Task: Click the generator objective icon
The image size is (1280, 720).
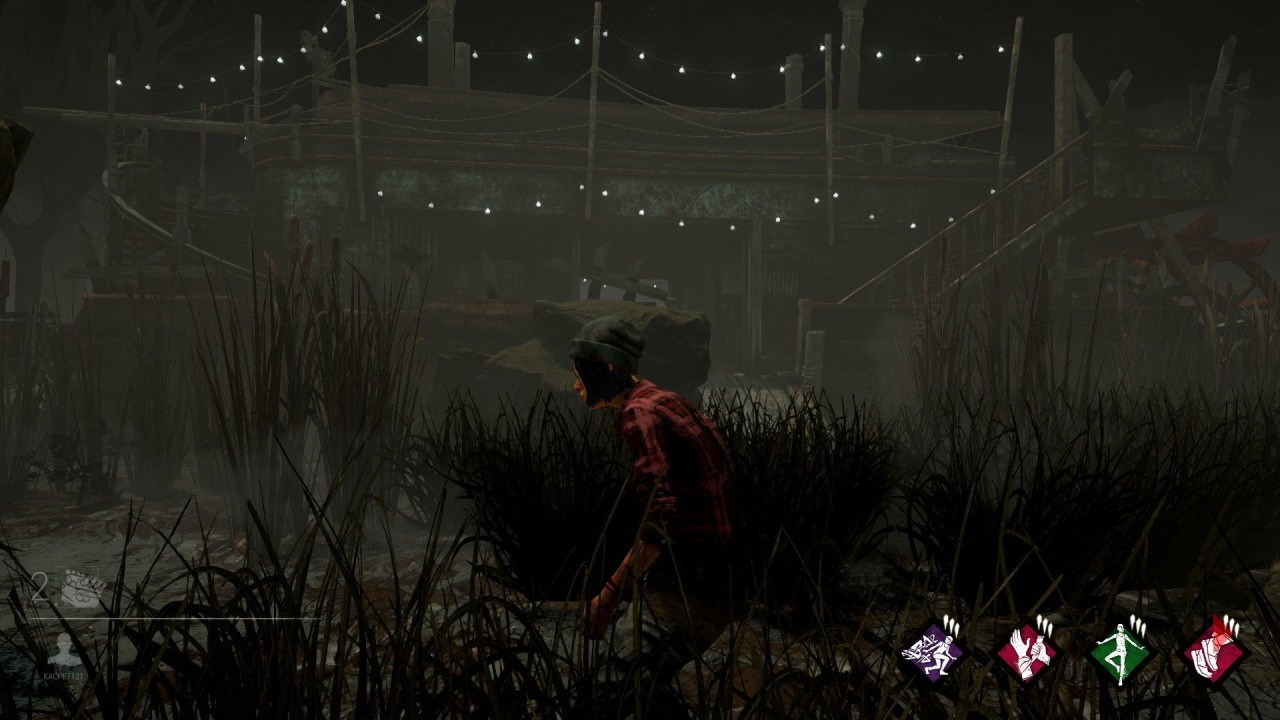Action: click(x=83, y=589)
